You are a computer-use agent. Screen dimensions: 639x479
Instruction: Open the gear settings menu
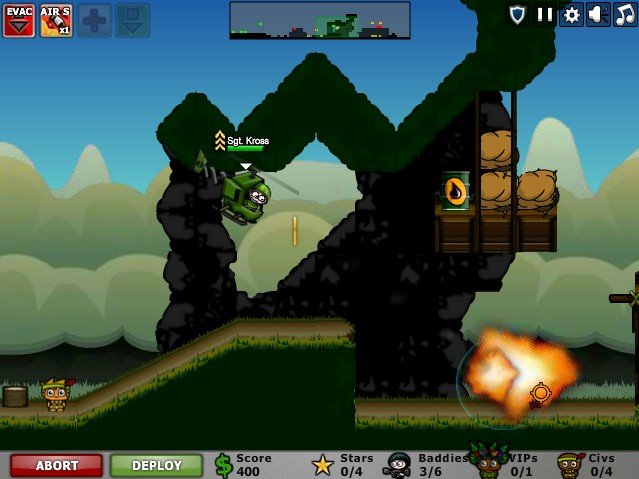point(572,15)
